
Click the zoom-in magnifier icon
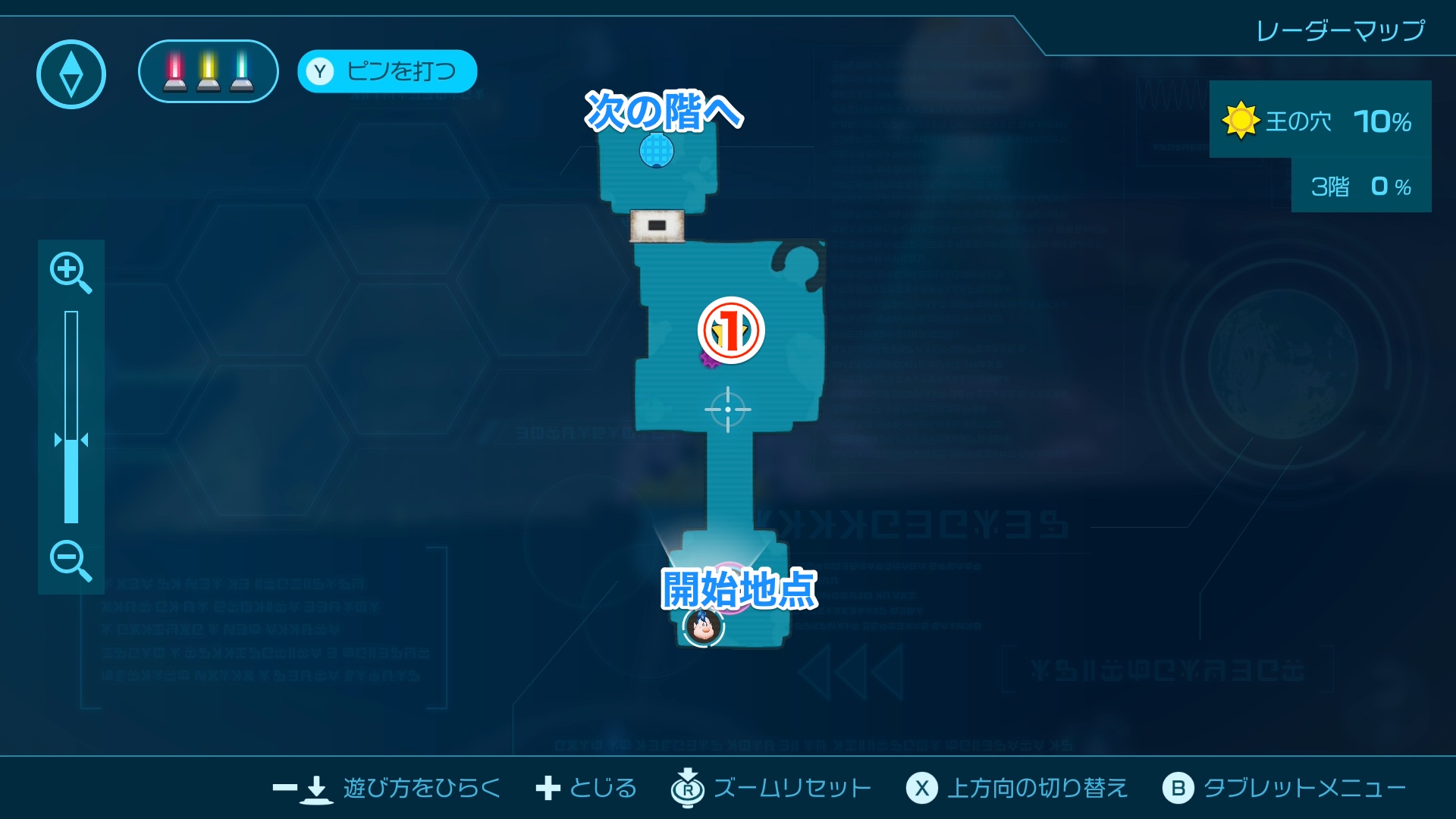[71, 273]
